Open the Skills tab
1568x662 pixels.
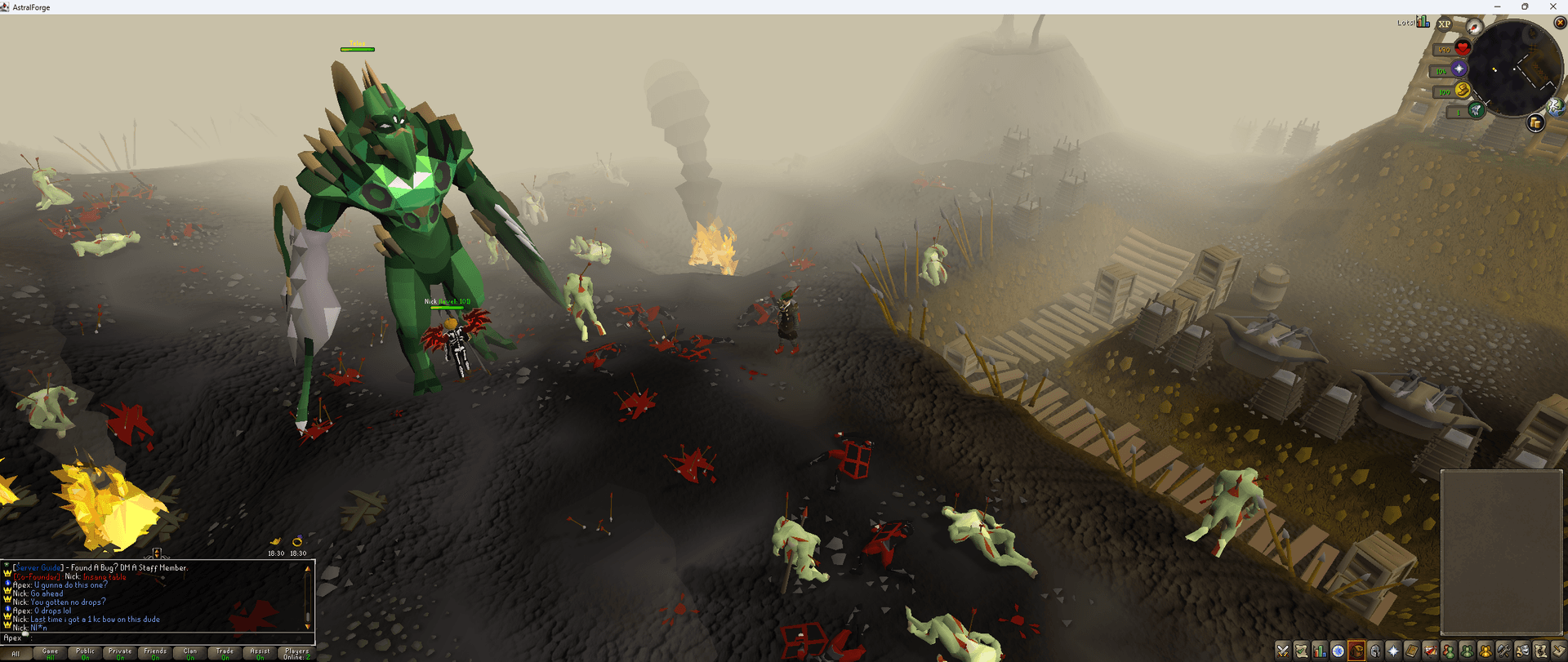(1319, 650)
